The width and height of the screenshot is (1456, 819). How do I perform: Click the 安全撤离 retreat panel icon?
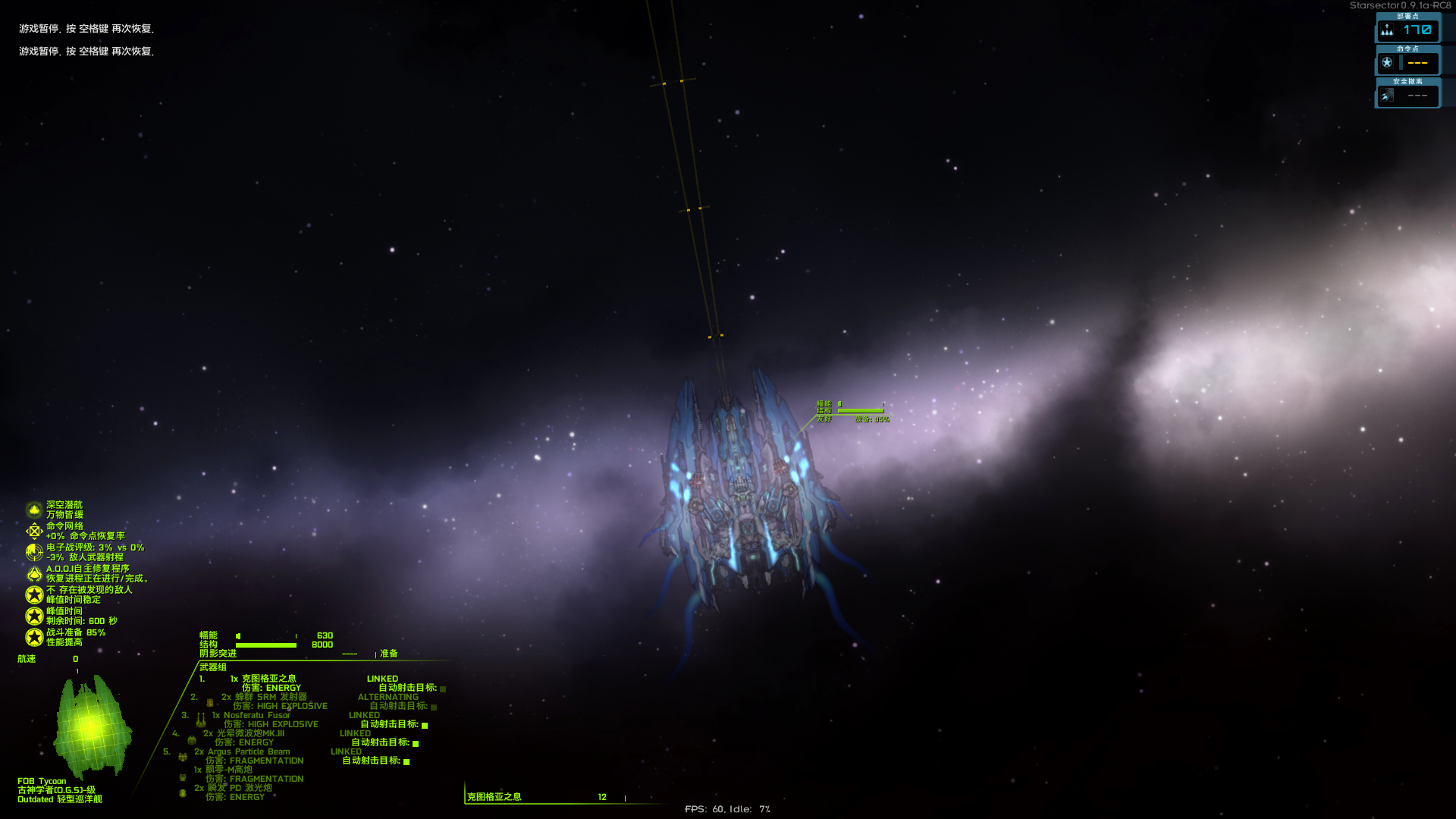coord(1386,96)
